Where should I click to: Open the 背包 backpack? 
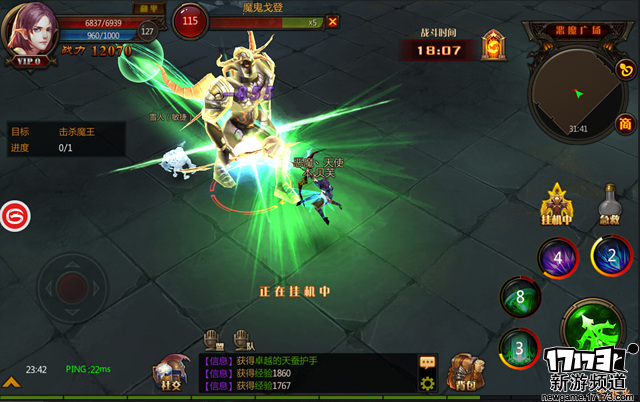pos(463,372)
